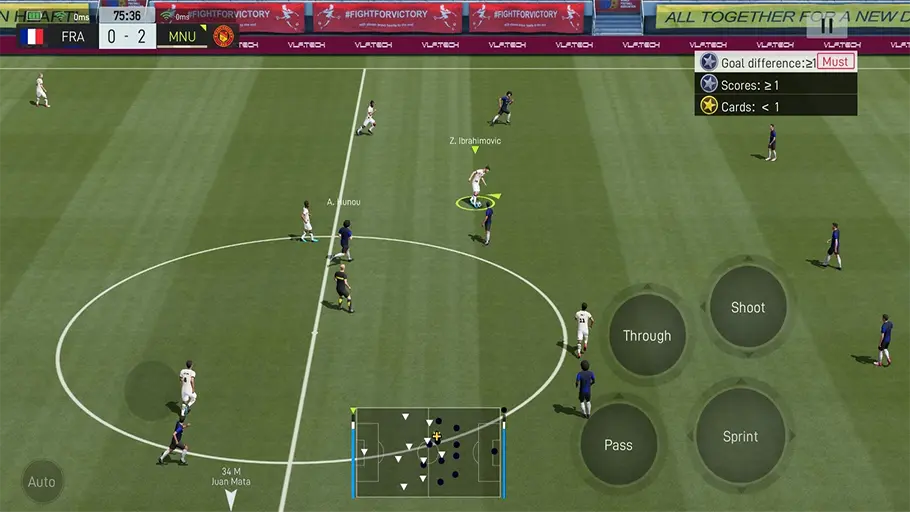Activate the Sprint button
Image resolution: width=910 pixels, height=512 pixels.
pos(740,436)
